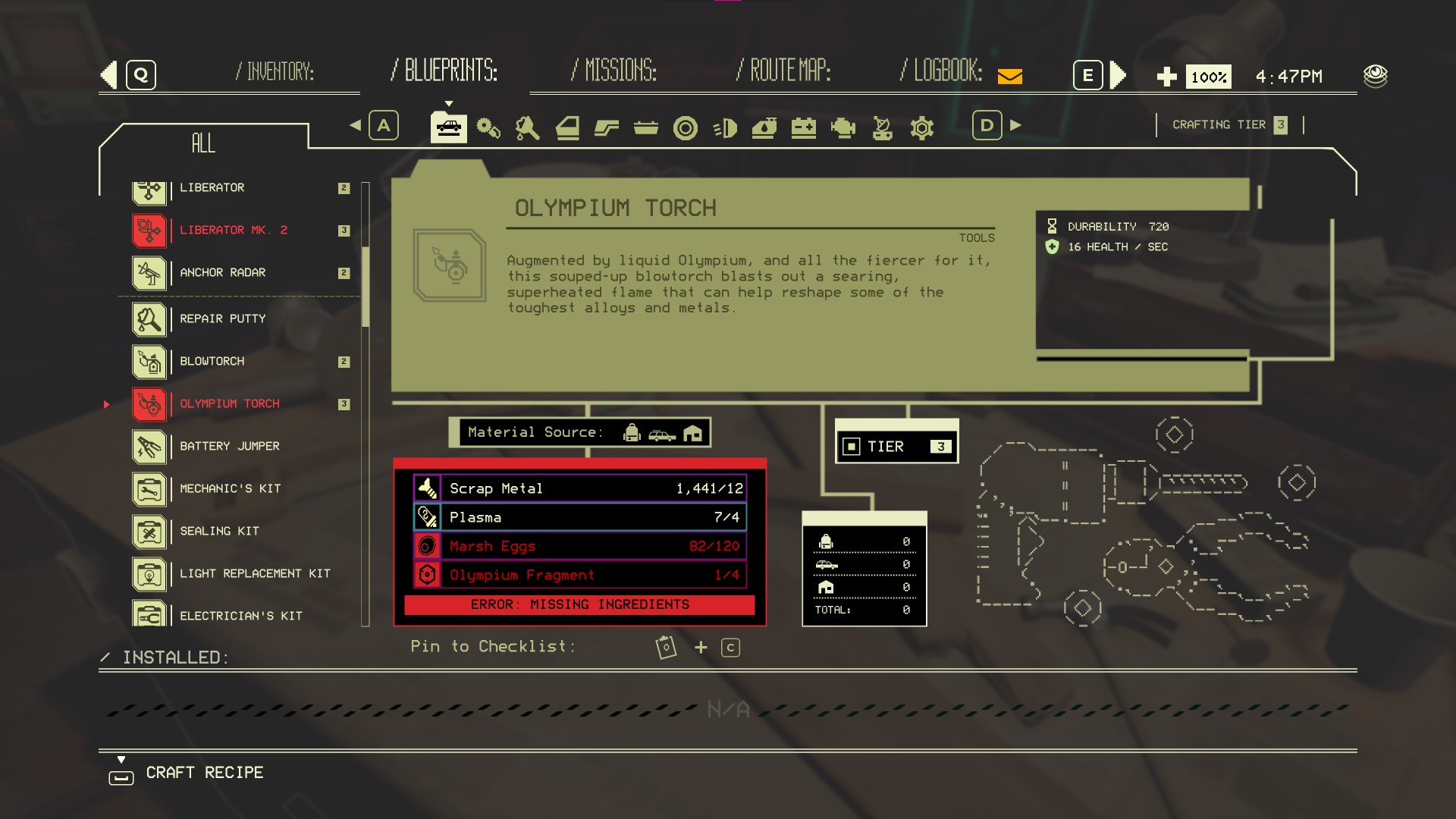Select the Liberator Mk. 2 blueprint

[233, 231]
